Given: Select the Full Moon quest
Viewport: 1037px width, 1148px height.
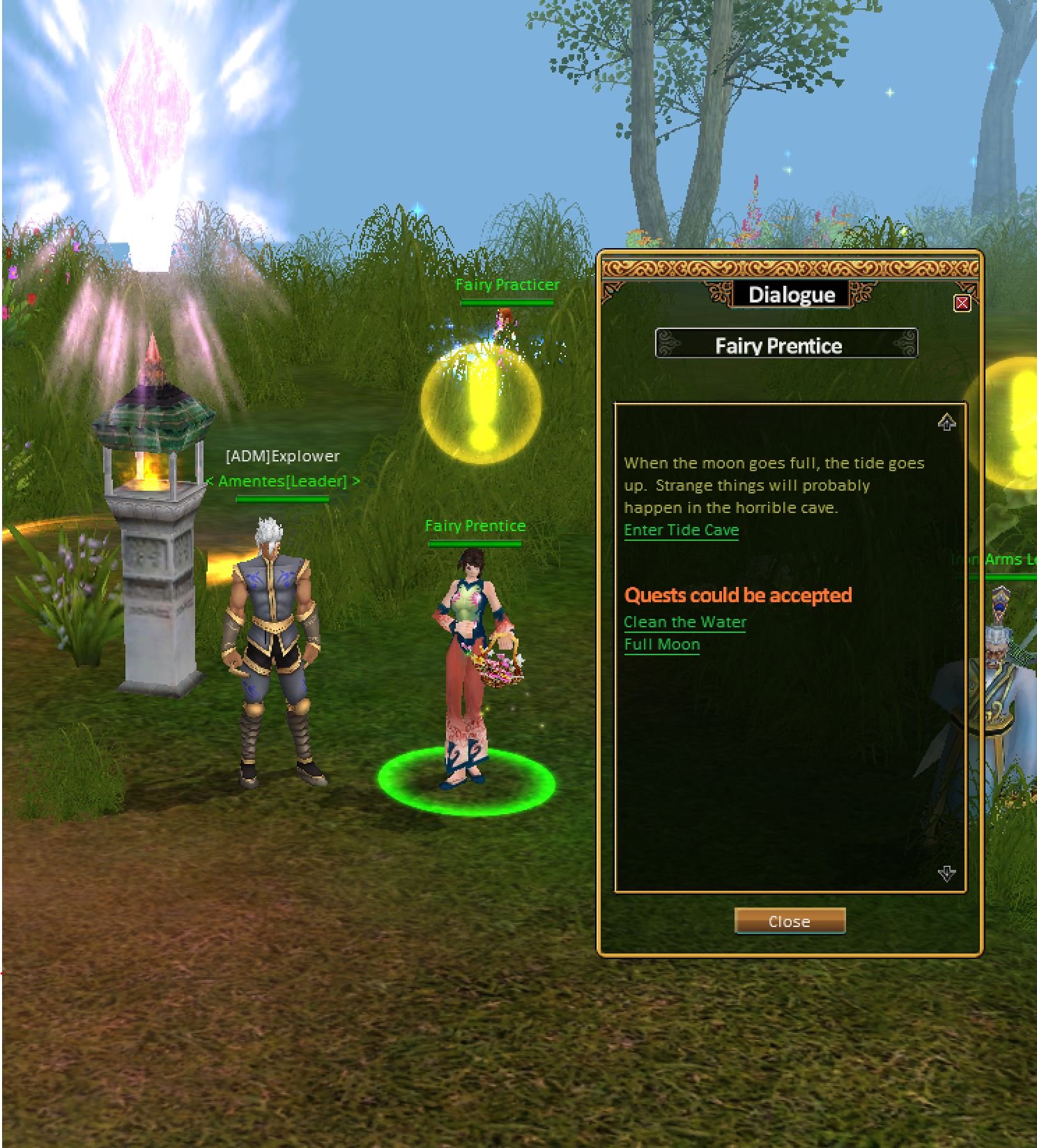Looking at the screenshot, I should 661,645.
